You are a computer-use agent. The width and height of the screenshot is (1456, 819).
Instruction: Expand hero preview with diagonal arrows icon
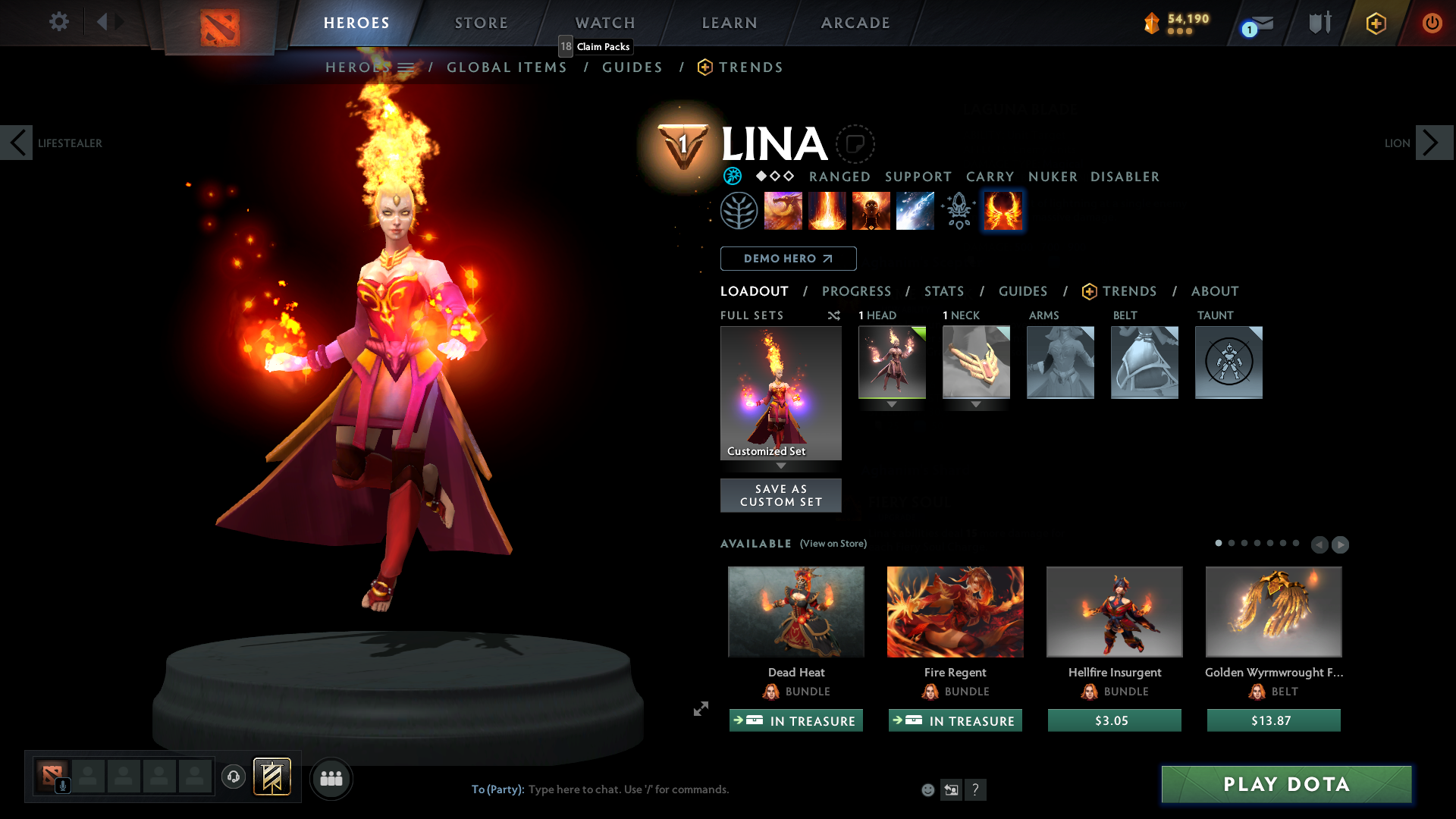(700, 709)
